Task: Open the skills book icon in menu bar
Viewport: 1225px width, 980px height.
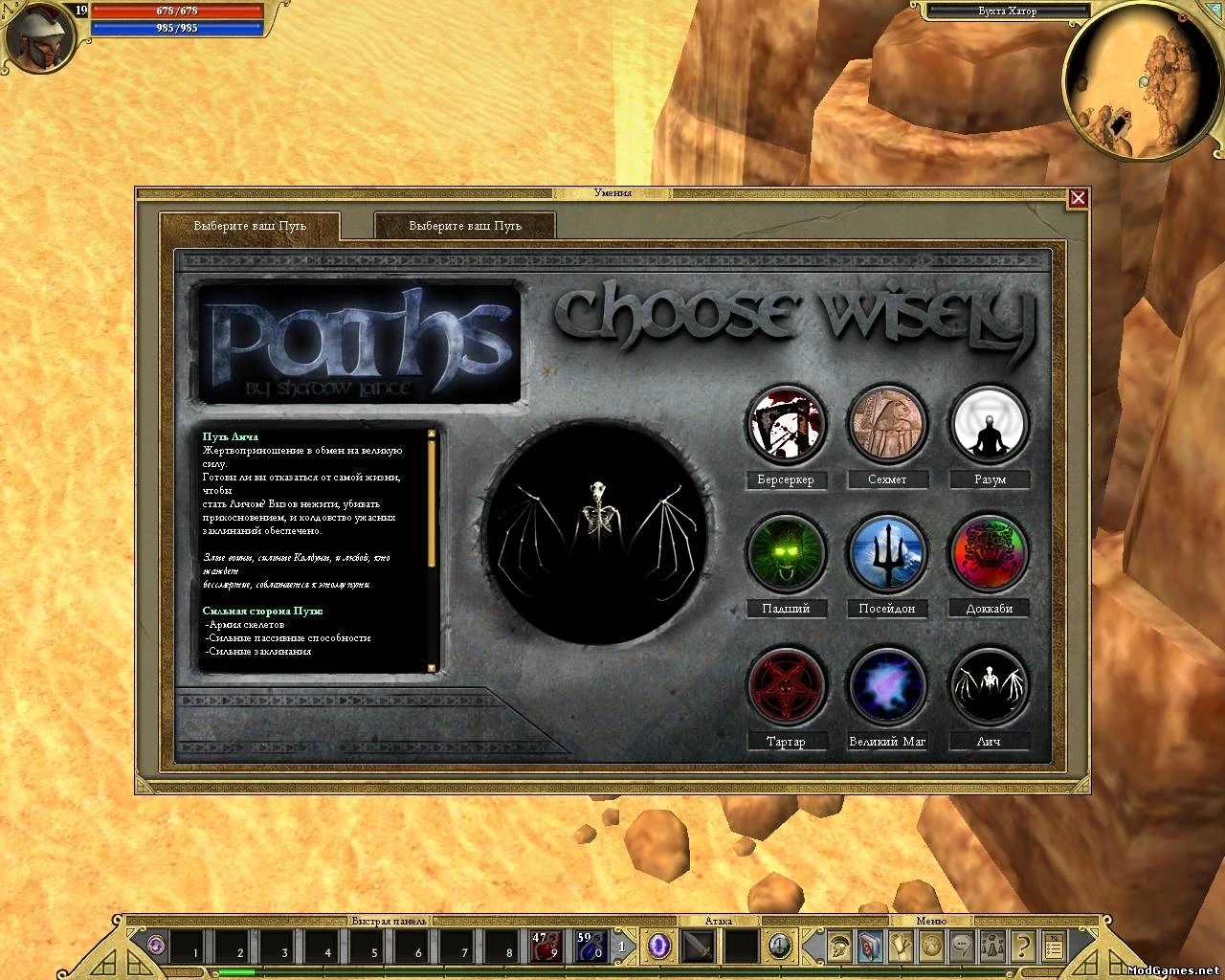Action: click(870, 947)
